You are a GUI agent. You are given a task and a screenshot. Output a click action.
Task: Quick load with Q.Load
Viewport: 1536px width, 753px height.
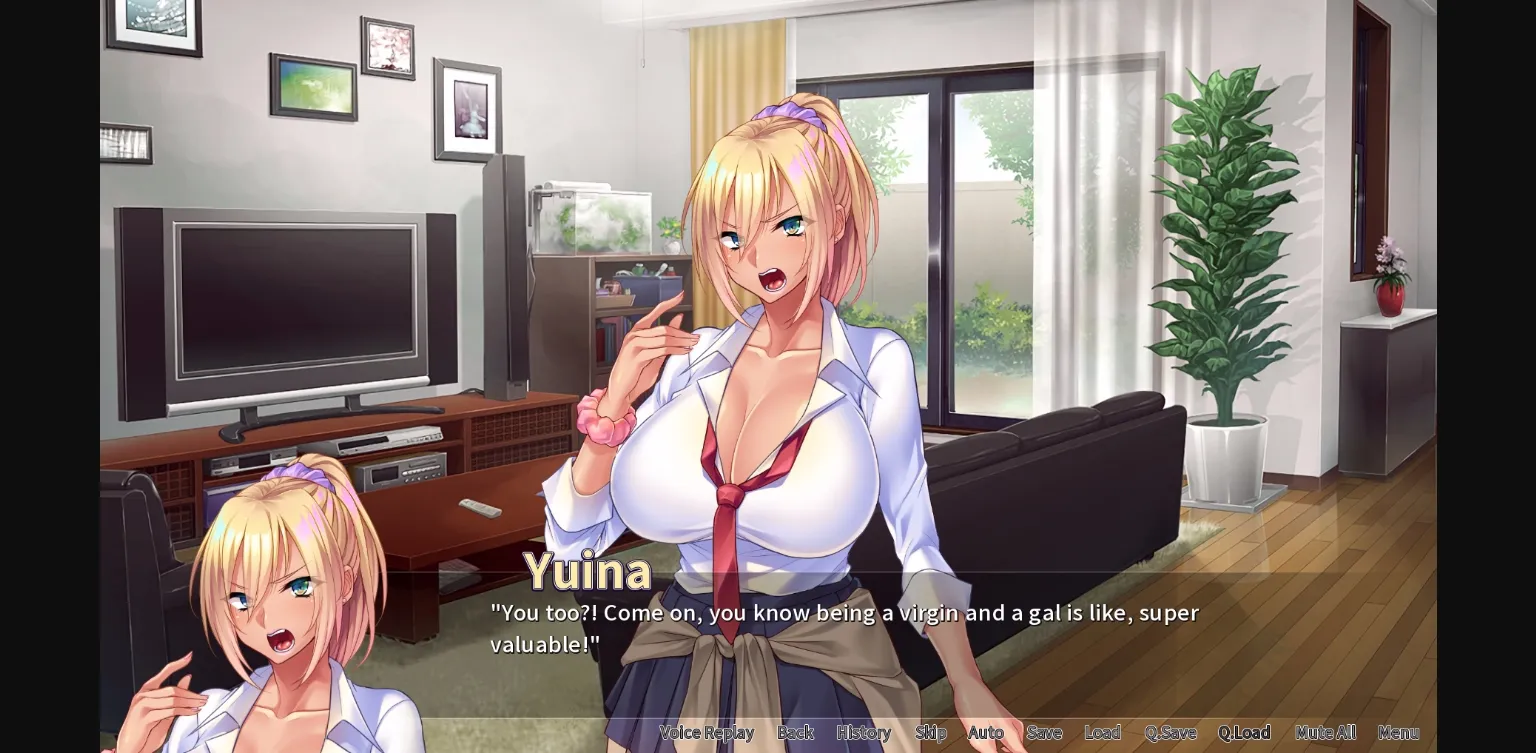[1245, 732]
